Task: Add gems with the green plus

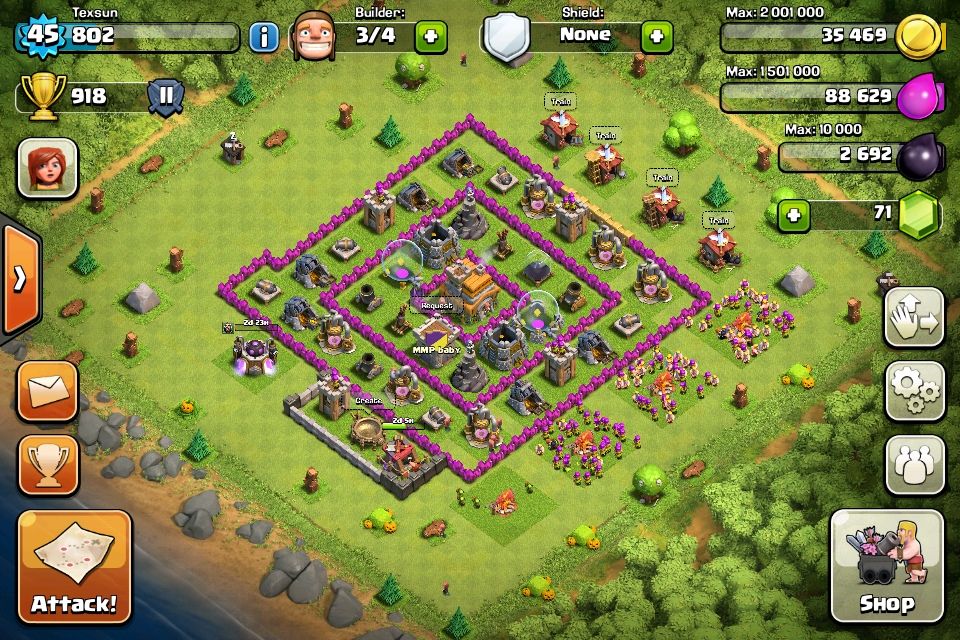Action: [793, 214]
